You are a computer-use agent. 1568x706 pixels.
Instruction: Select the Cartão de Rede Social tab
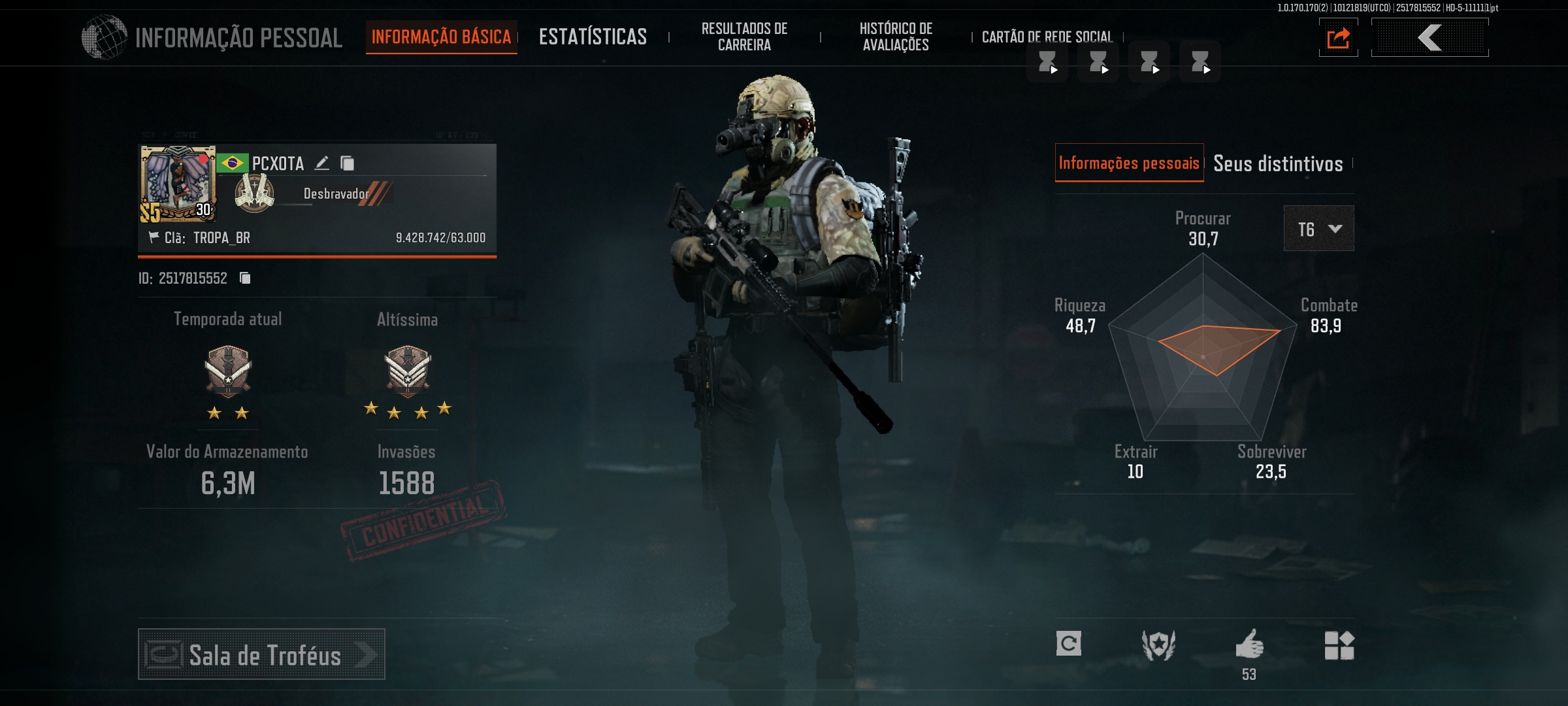(1047, 37)
